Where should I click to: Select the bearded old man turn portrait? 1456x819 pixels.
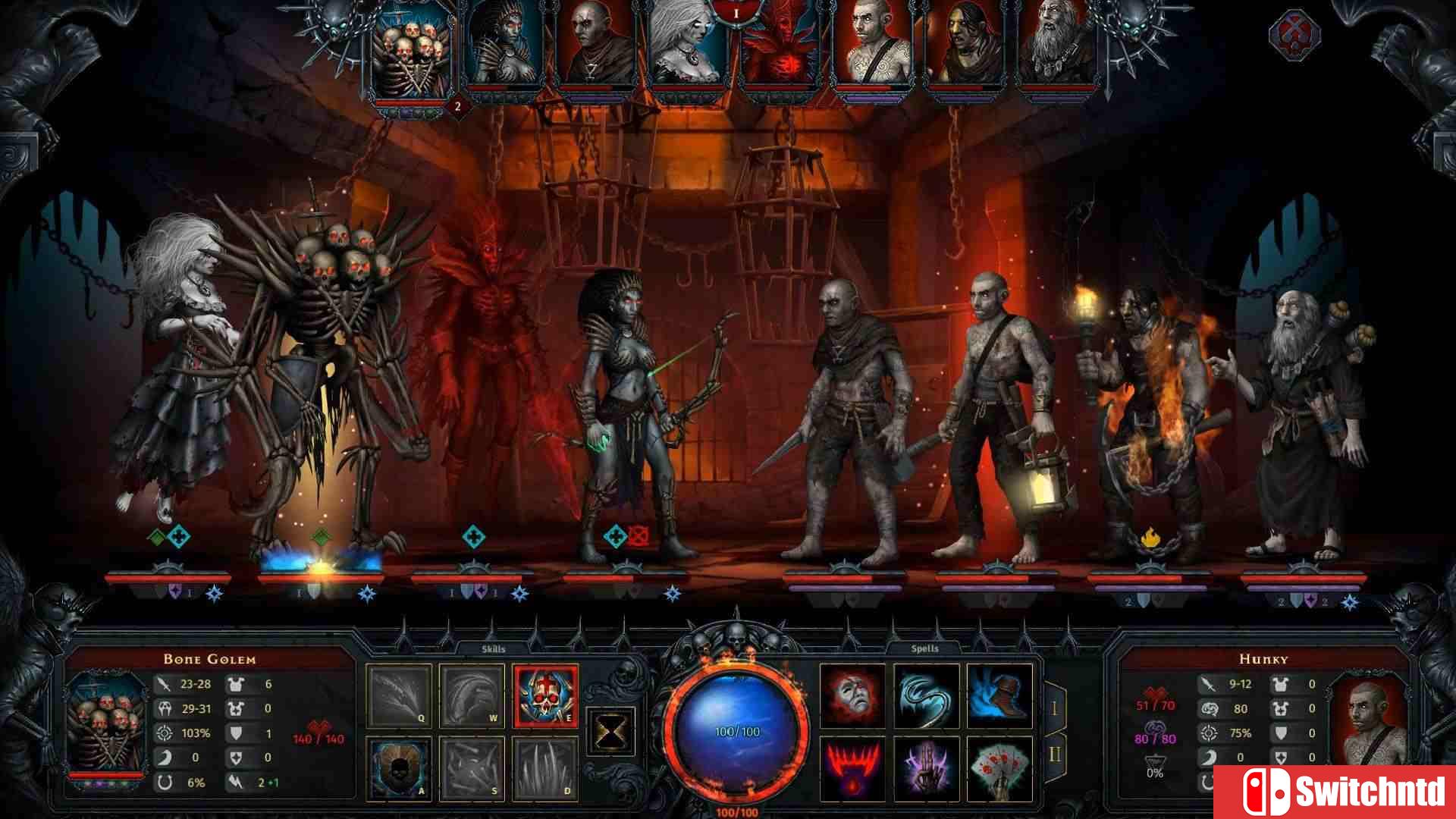point(1057,45)
